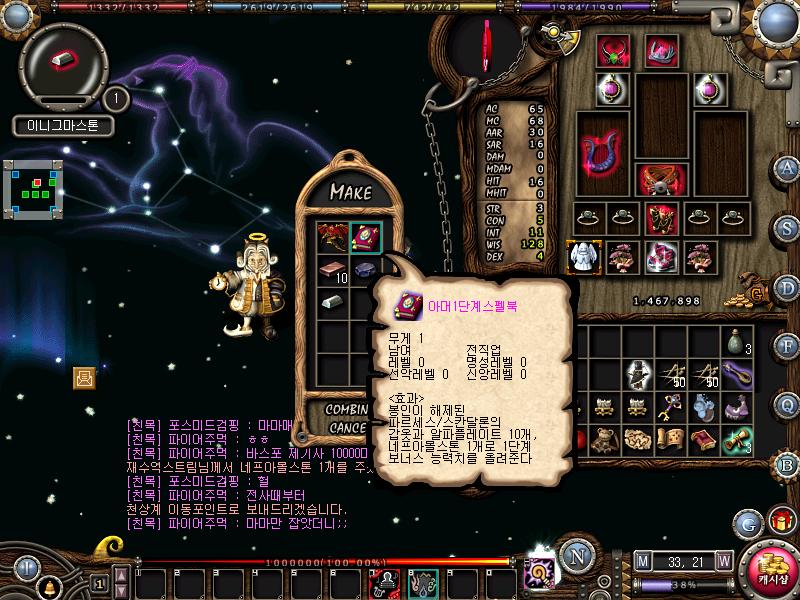Viewport: 800px width, 600px height.
Task: Open the red gift box icon
Action: point(777,521)
